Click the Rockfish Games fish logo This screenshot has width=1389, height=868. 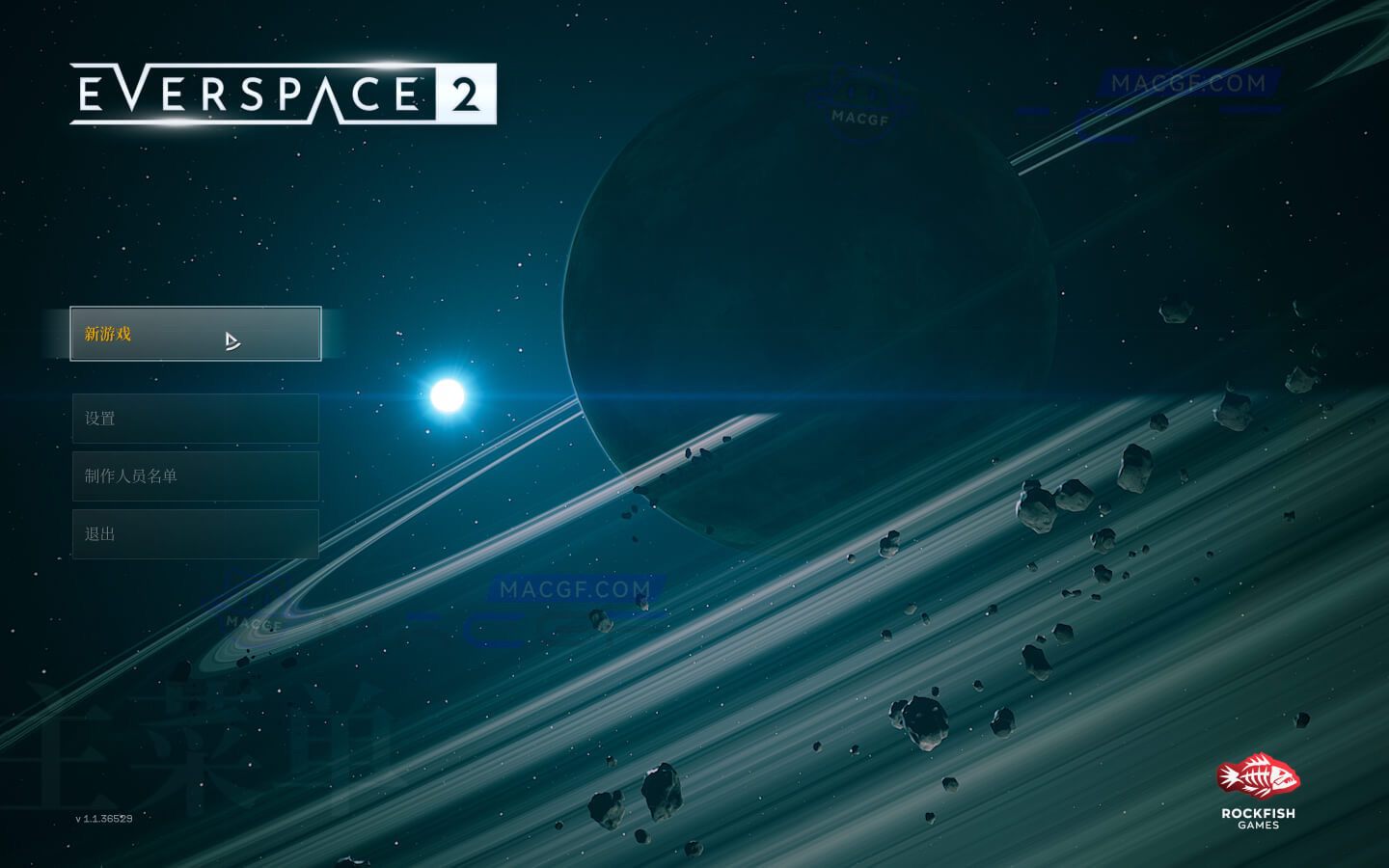click(1257, 776)
